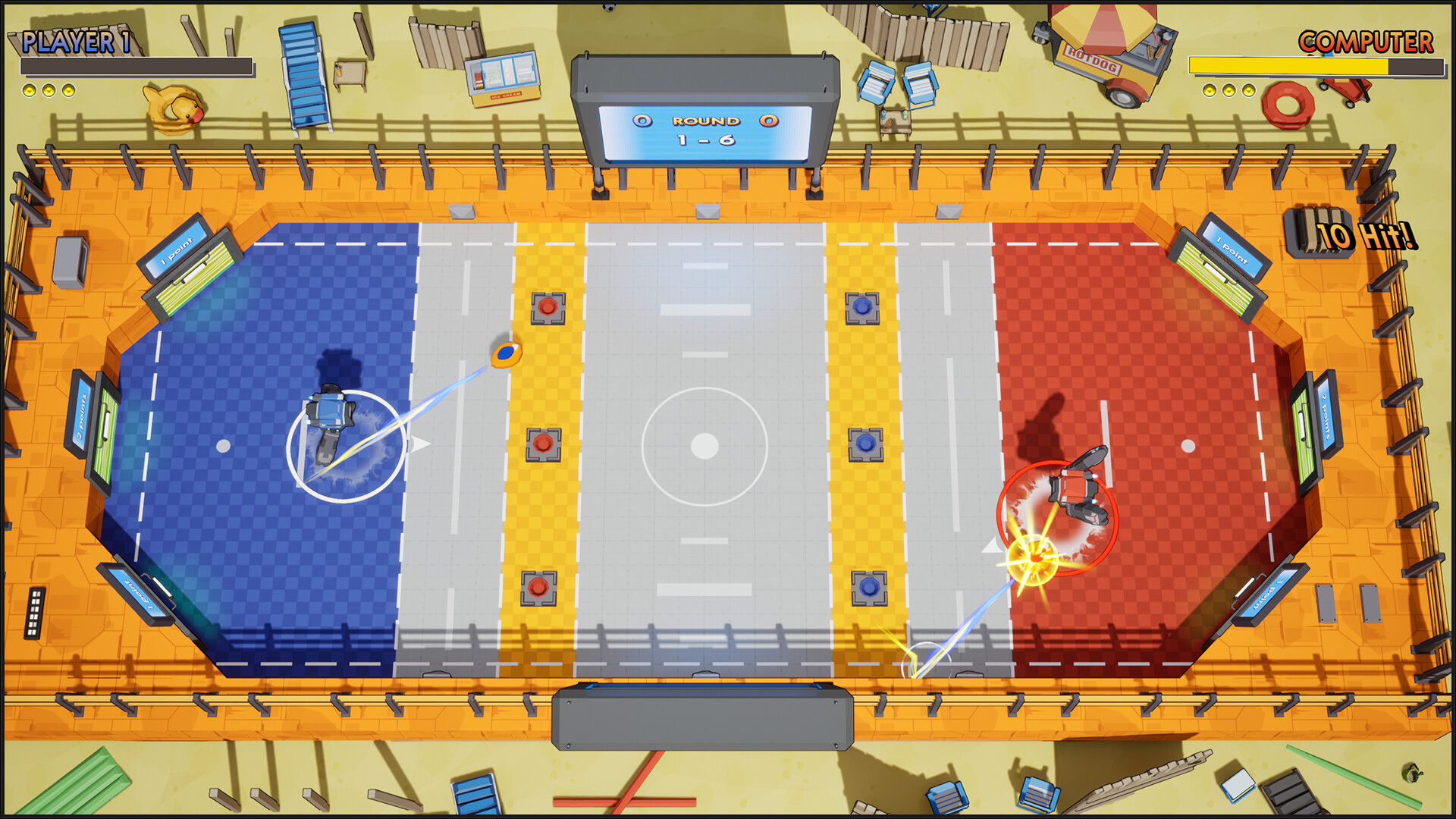Viewport: 1456px width, 819px height.
Task: Click the middle blue floor button
Action: tap(864, 444)
